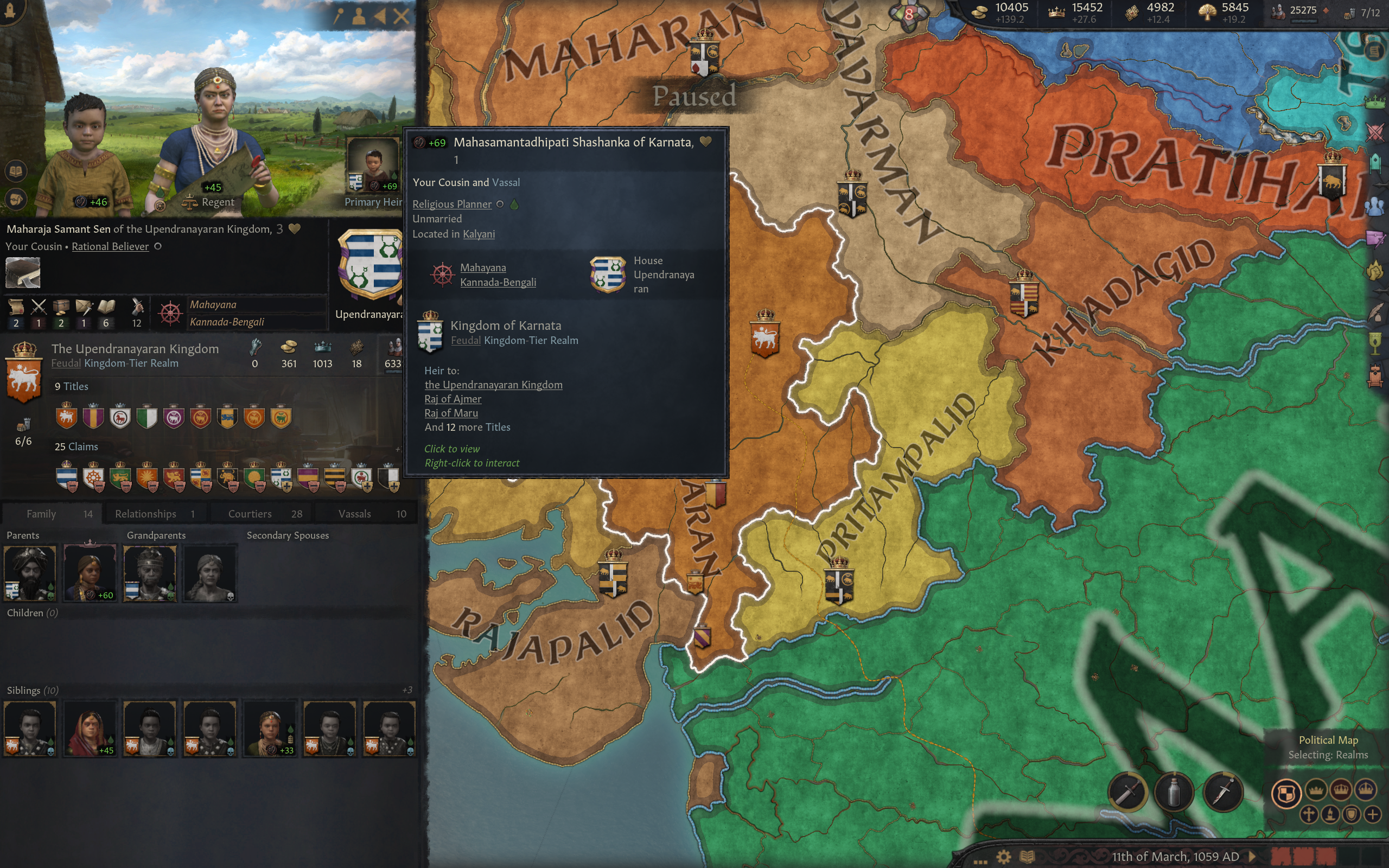Switch to the cross faith map mode
Screen dimensions: 1389x868
(1309, 815)
